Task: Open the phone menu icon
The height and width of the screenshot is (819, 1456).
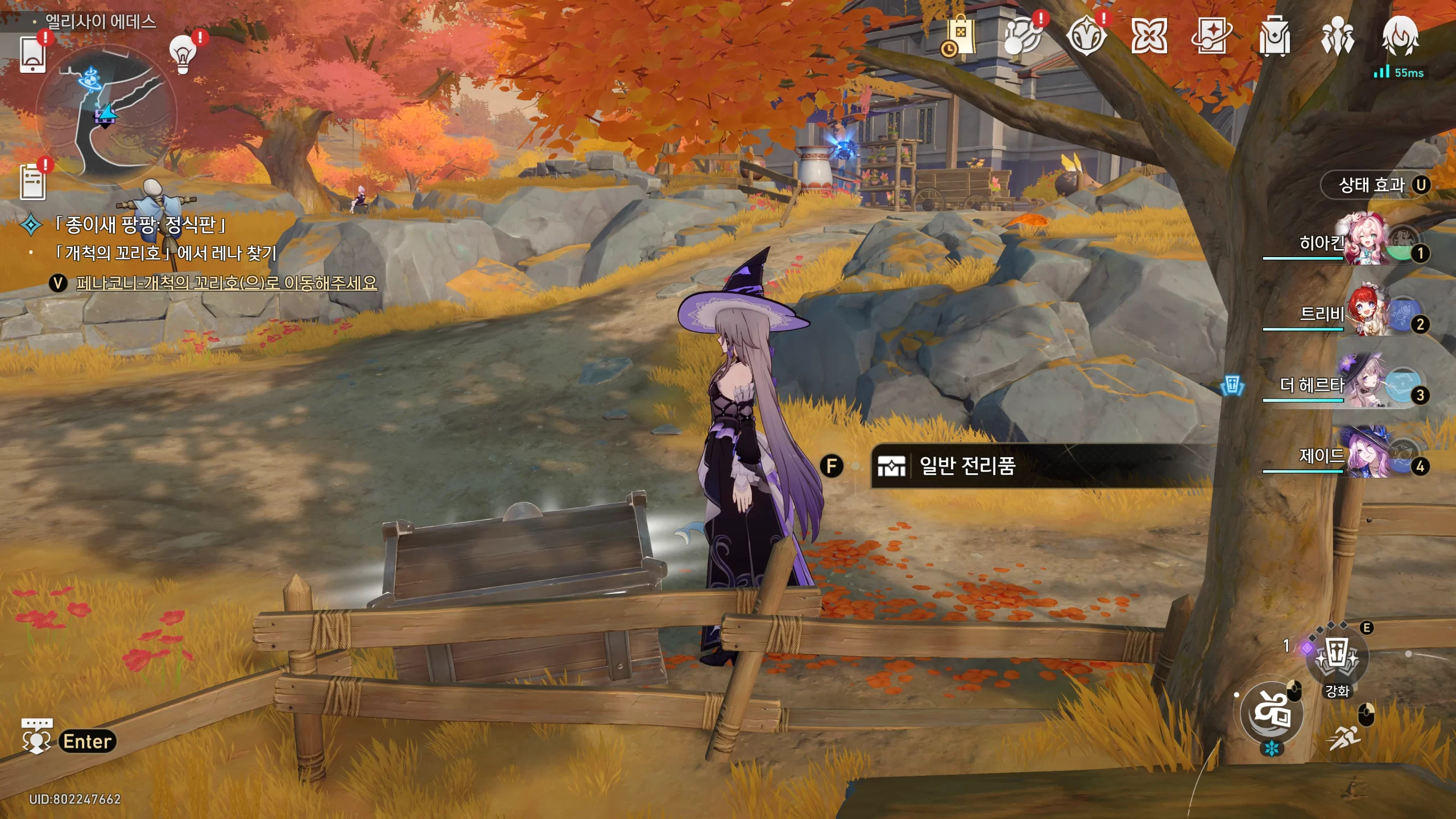Action: click(32, 55)
